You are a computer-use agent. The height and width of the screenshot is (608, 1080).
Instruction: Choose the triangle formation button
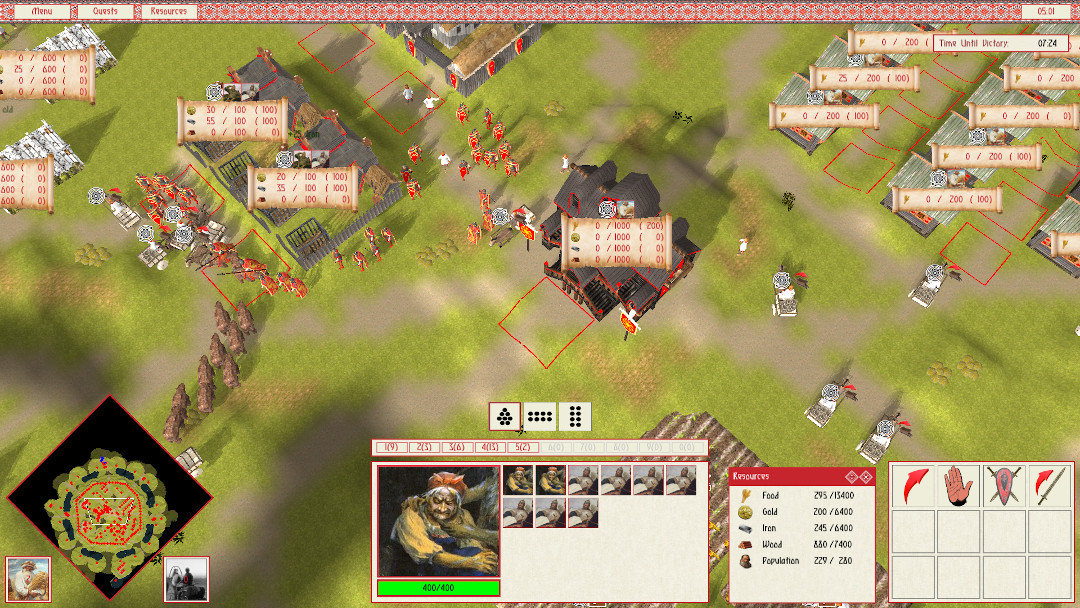tap(506, 416)
